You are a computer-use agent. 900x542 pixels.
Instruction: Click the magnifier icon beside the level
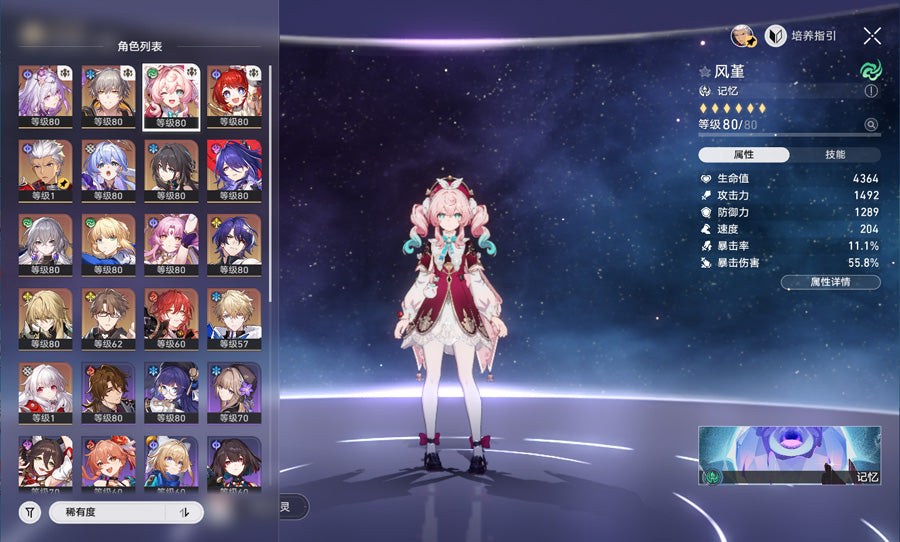871,125
